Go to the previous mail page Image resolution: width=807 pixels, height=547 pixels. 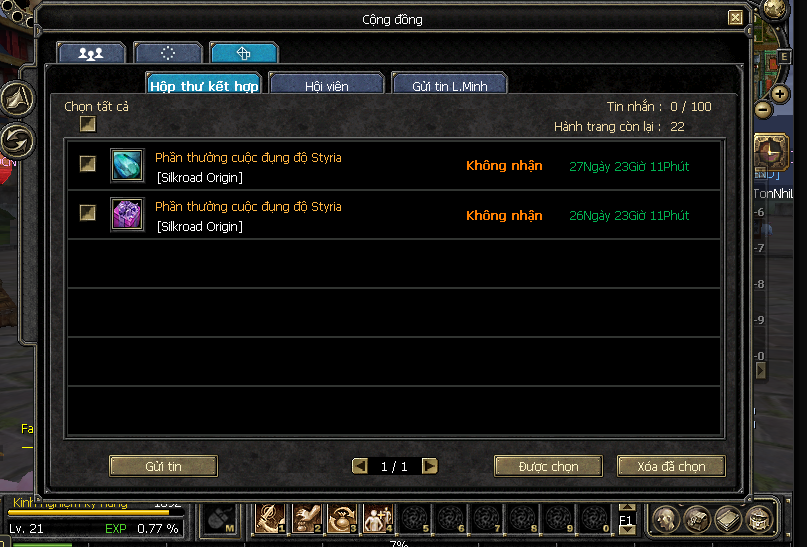(x=360, y=466)
